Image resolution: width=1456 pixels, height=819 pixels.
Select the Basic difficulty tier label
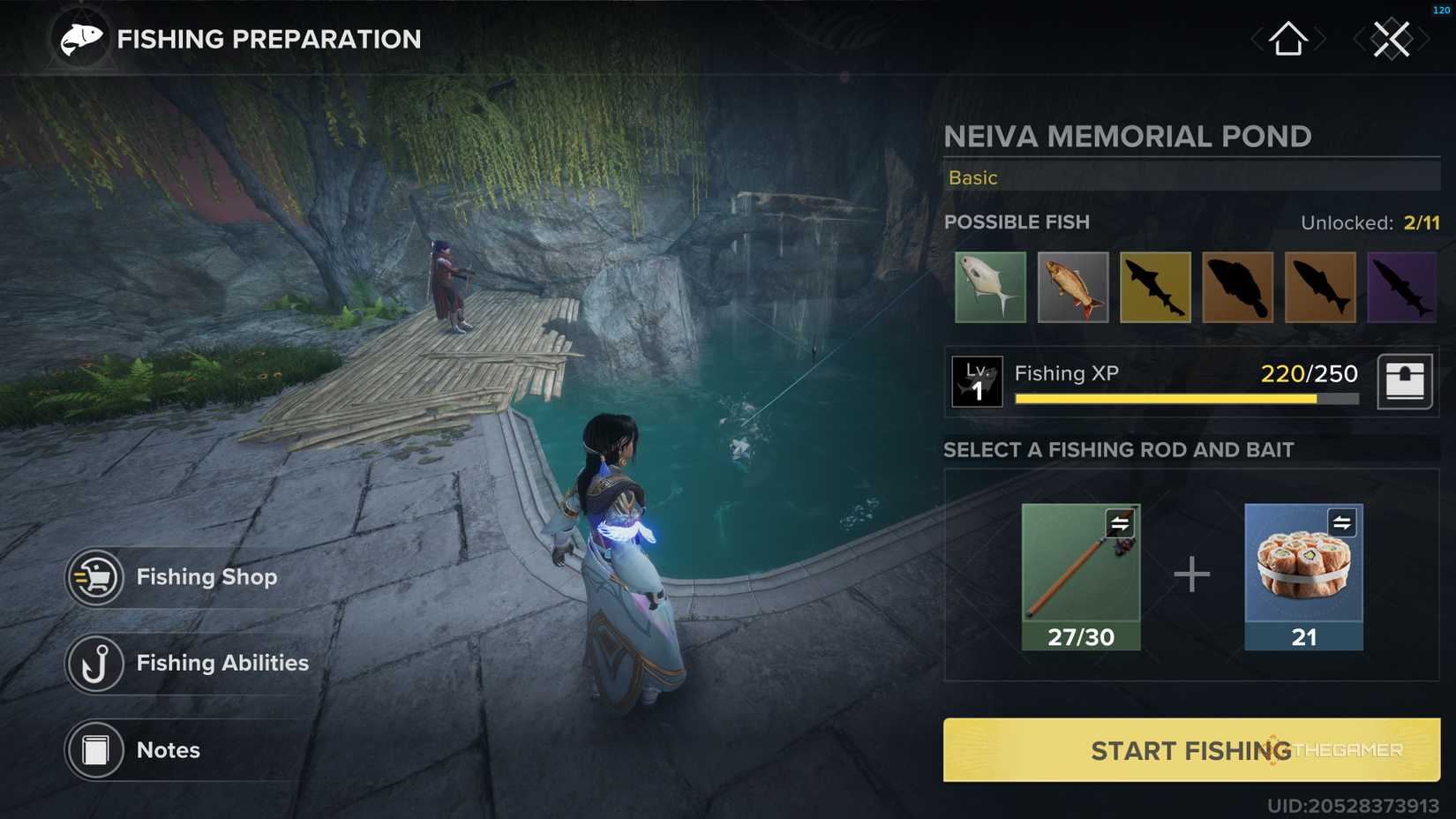pos(972,177)
